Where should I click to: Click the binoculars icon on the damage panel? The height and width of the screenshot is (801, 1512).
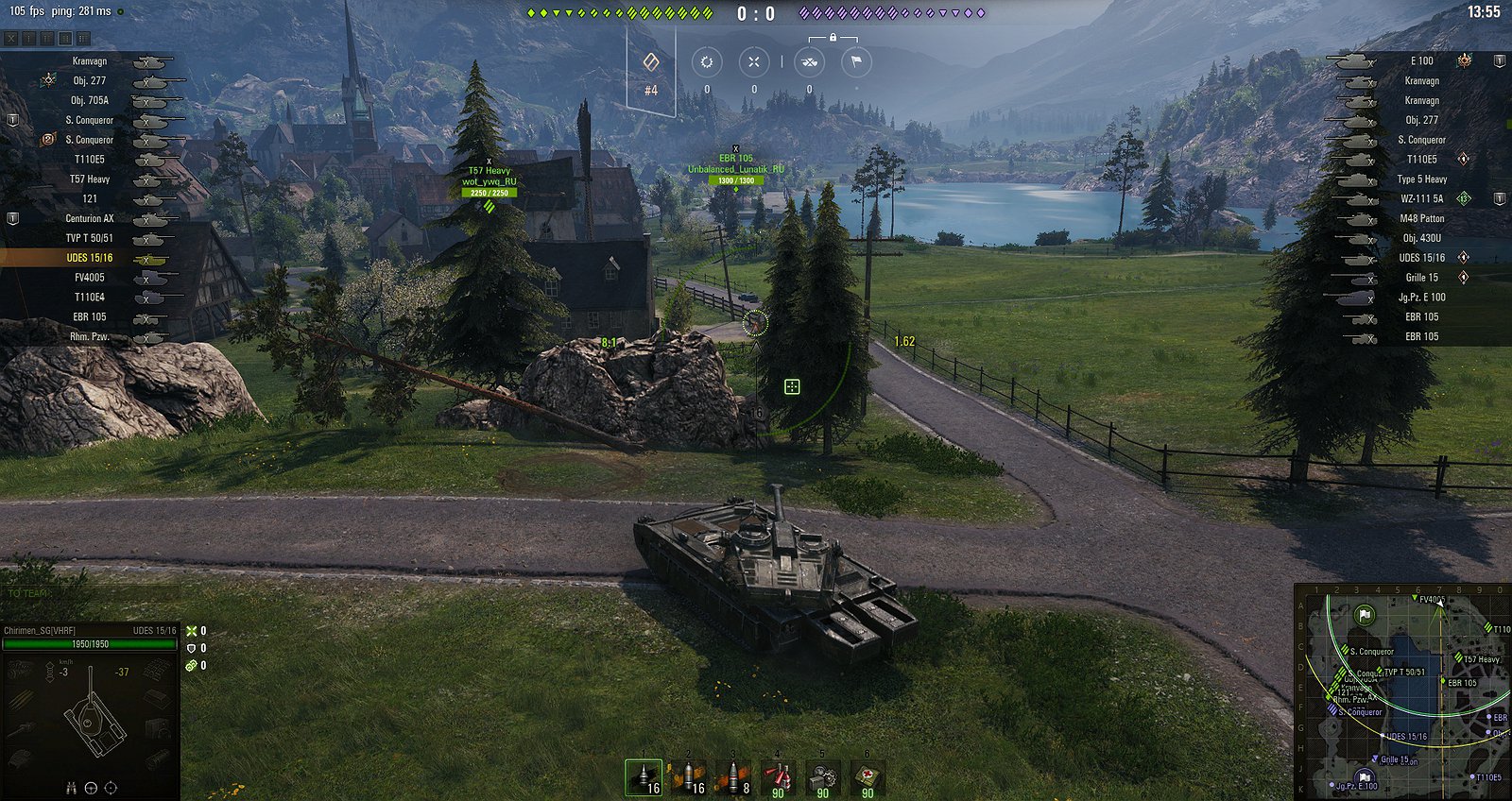(71, 789)
